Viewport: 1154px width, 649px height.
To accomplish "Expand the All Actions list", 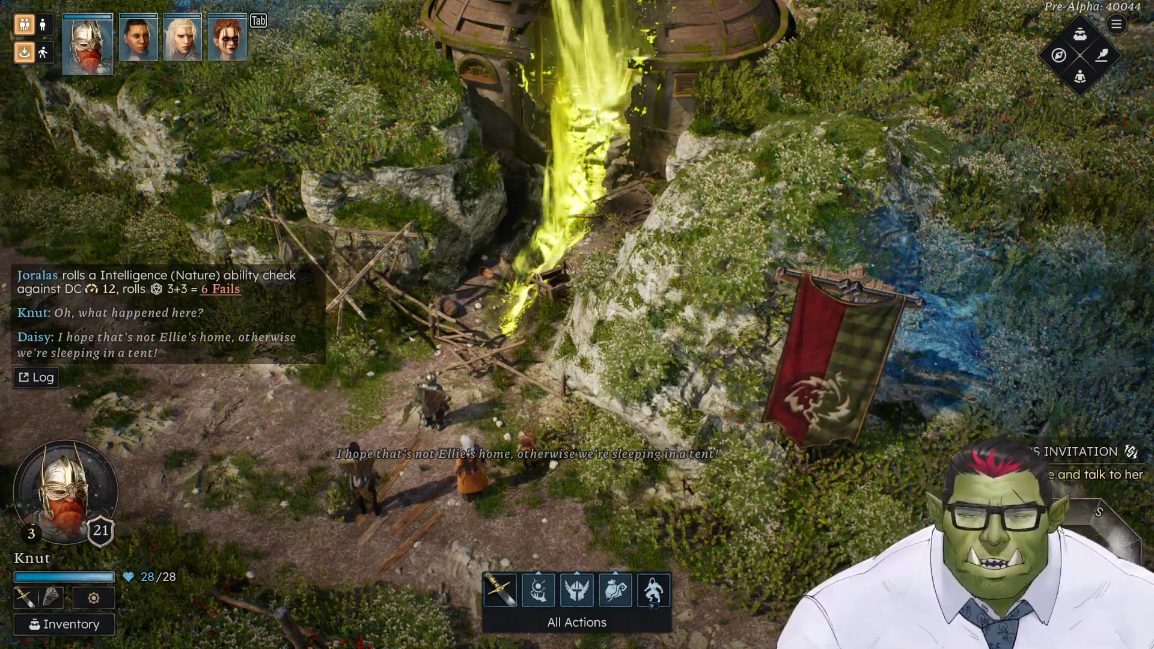I will click(x=576, y=622).
